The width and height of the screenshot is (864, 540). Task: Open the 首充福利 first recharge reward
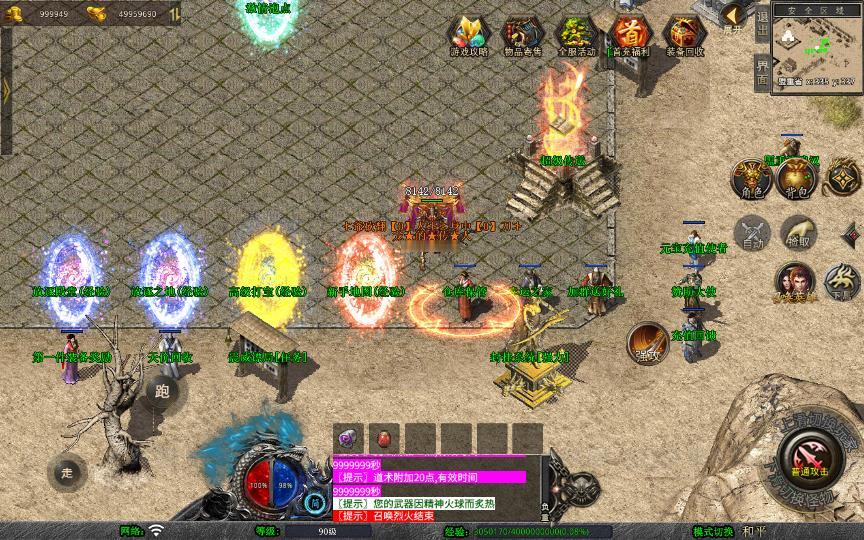(x=629, y=35)
